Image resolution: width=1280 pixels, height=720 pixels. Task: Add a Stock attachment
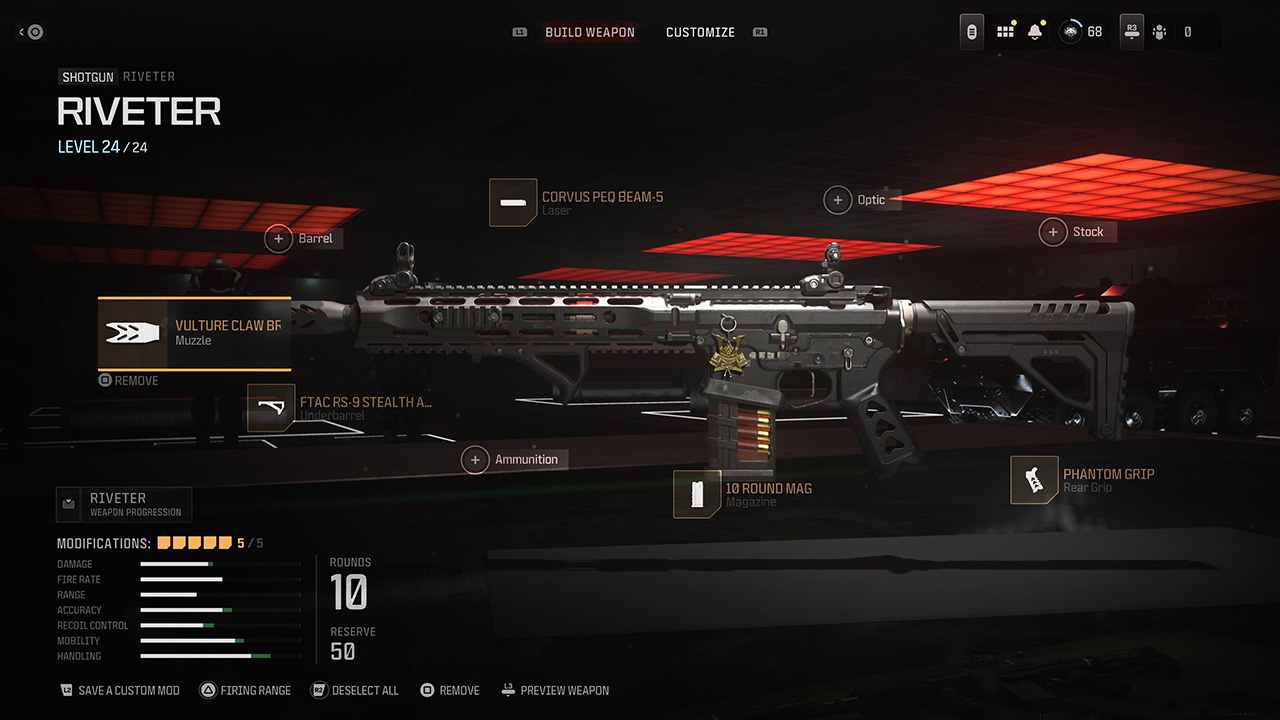point(1075,232)
